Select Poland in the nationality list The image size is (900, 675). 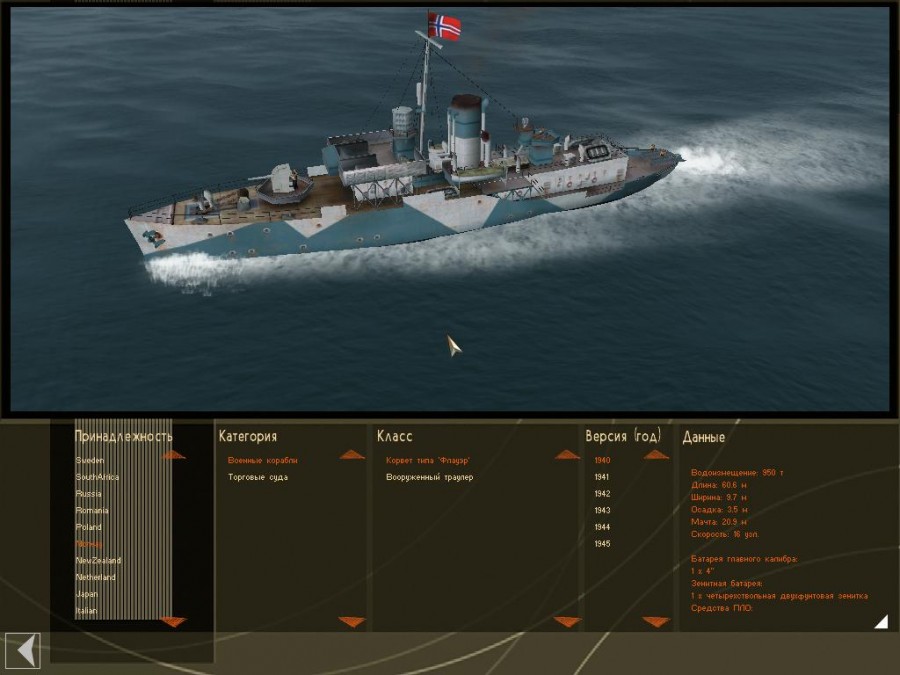(89, 527)
